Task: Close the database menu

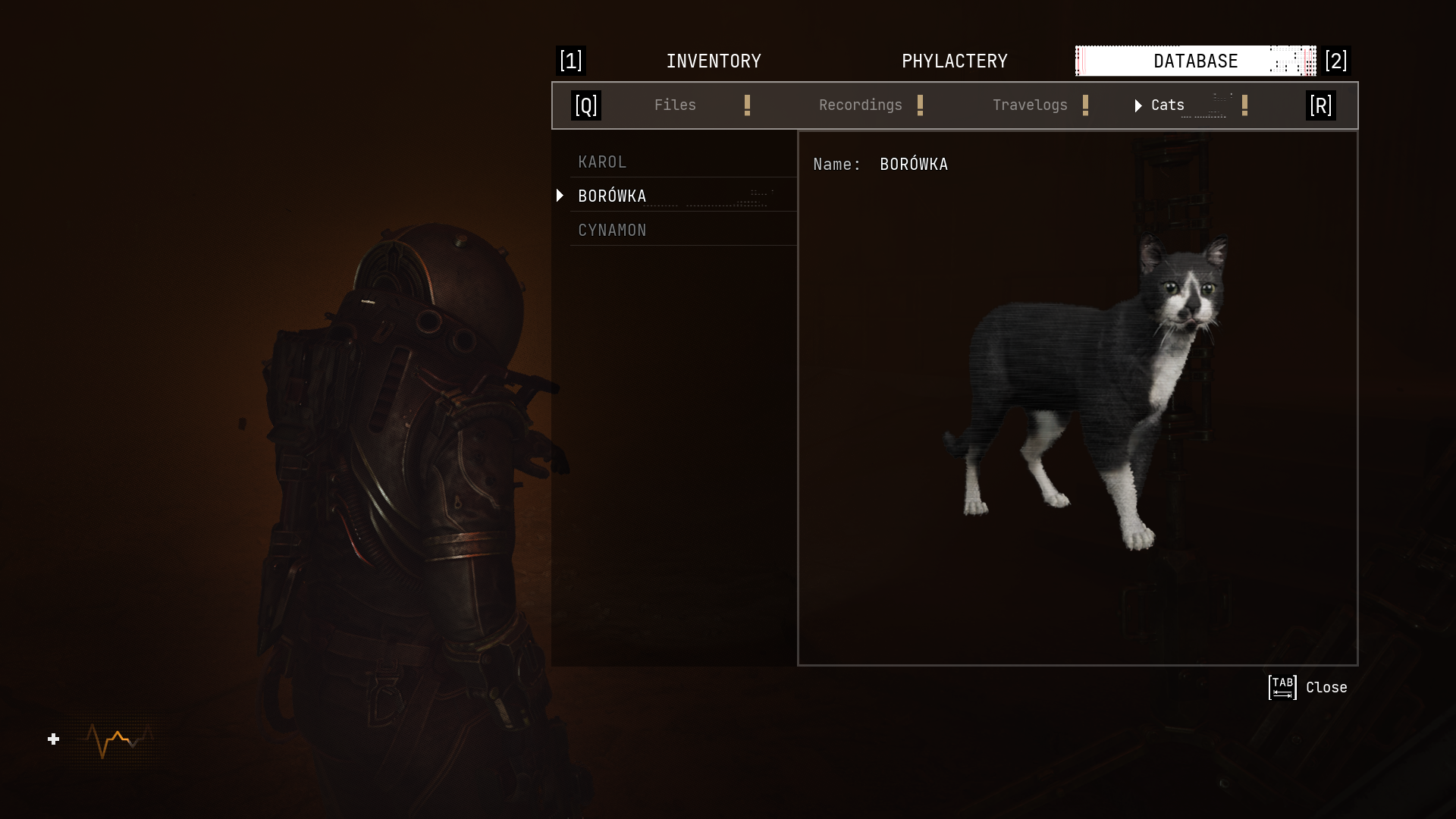Action: pyautogui.click(x=1307, y=688)
